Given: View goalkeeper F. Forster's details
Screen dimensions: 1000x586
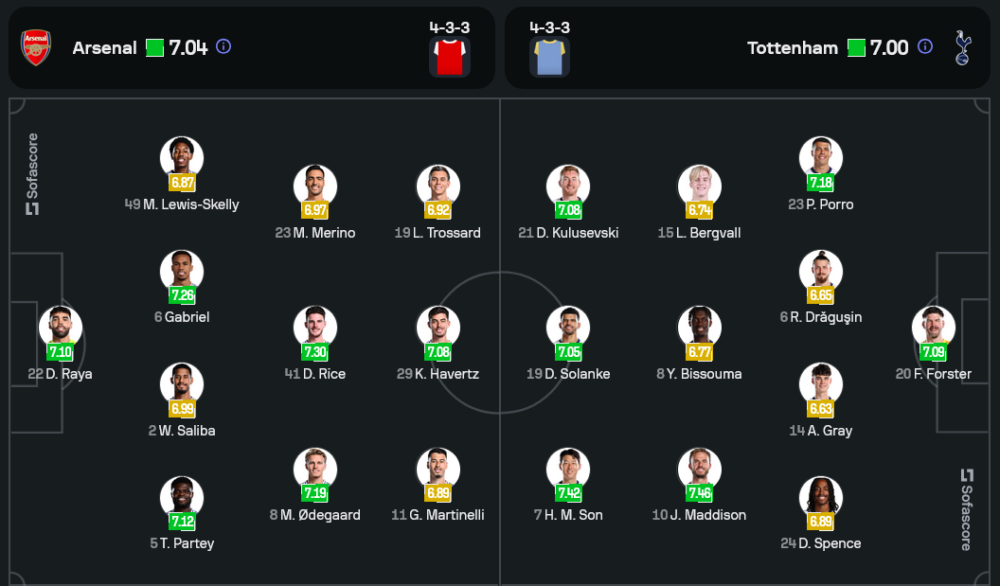Looking at the screenshot, I should [x=933, y=328].
